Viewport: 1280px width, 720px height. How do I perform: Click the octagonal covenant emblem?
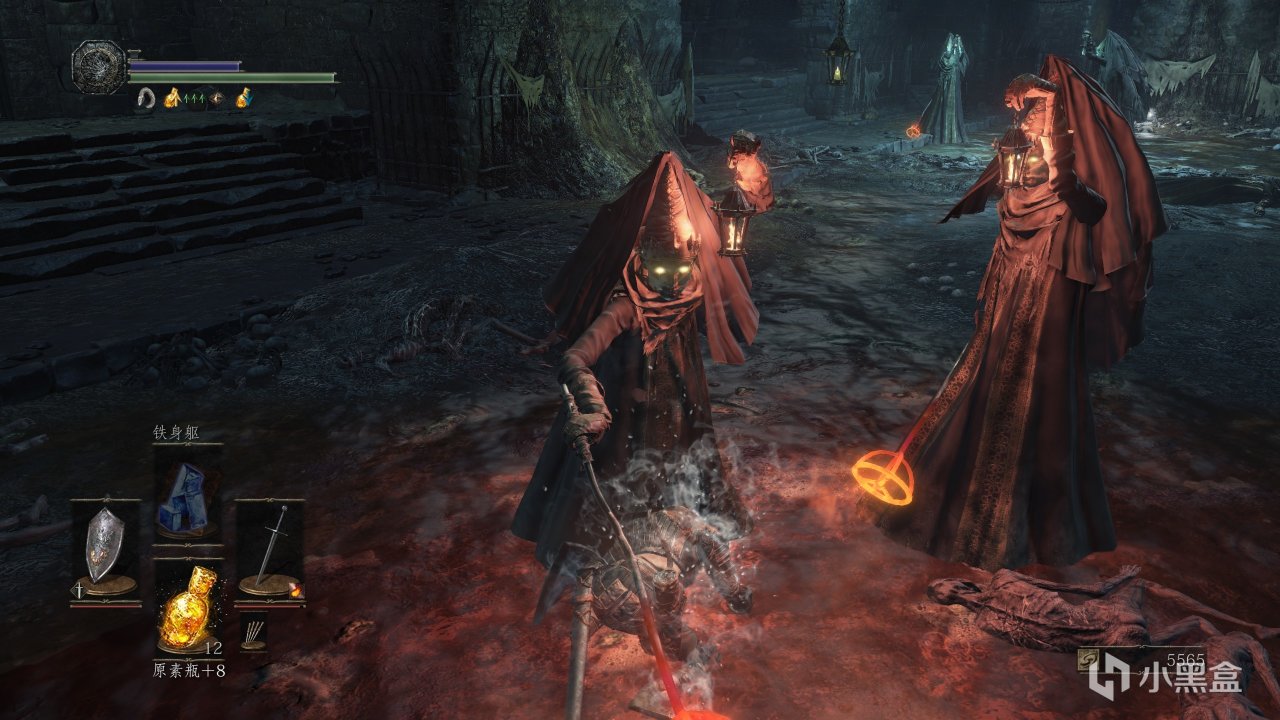tap(98, 66)
